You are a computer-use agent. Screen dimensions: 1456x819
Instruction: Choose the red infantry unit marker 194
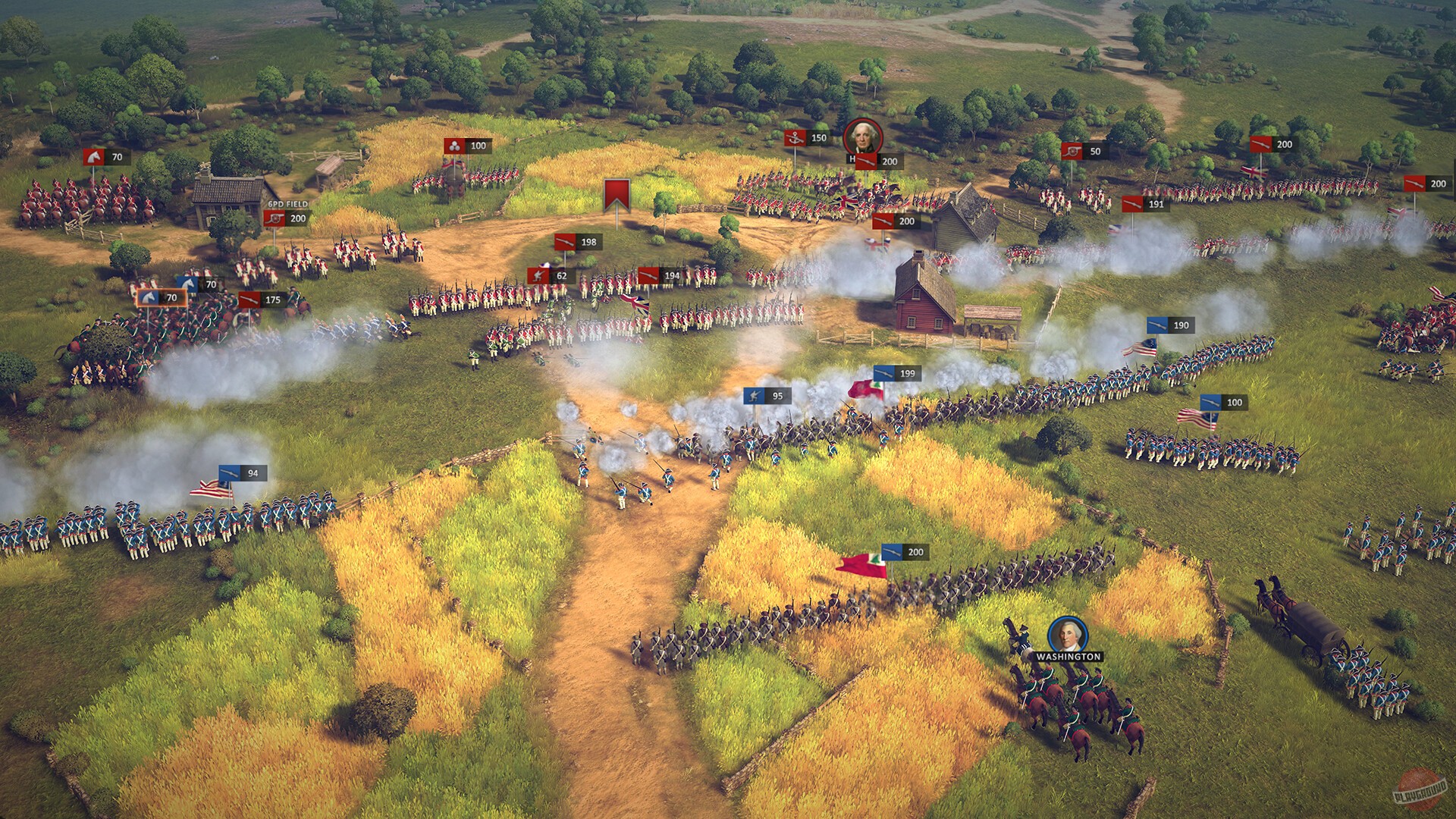[659, 276]
